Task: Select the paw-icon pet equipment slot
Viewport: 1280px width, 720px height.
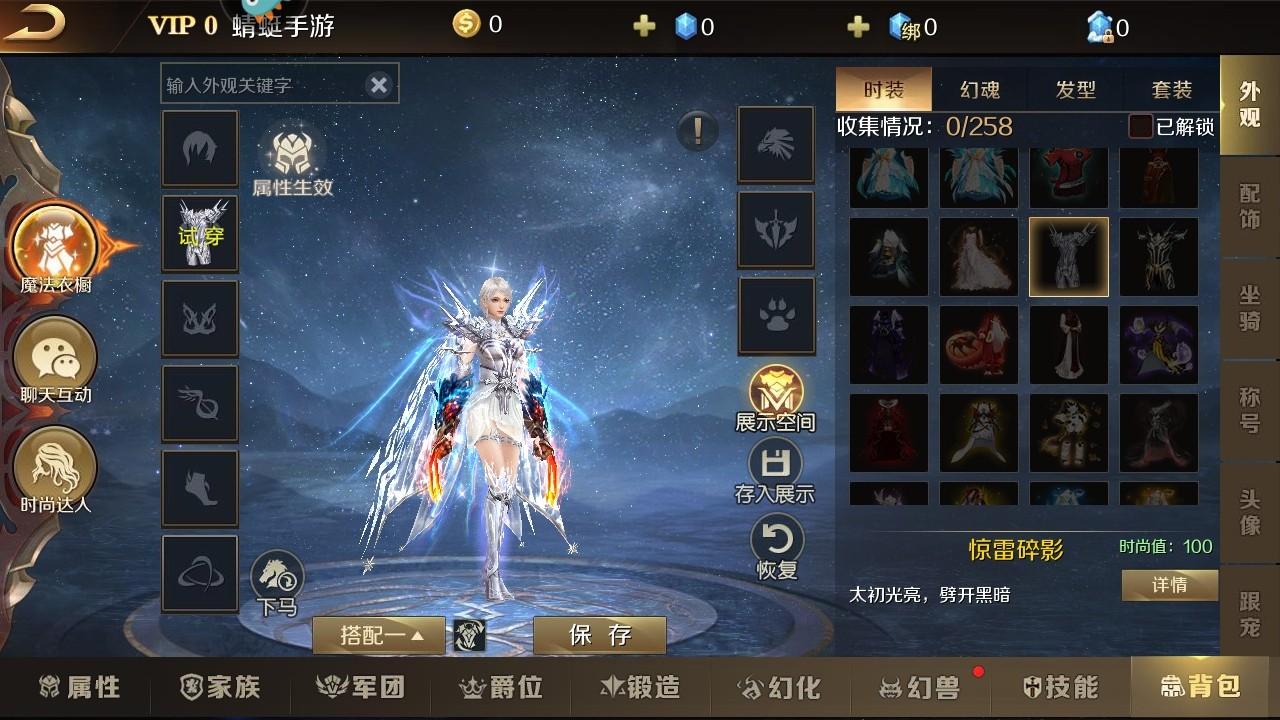Action: coord(777,318)
